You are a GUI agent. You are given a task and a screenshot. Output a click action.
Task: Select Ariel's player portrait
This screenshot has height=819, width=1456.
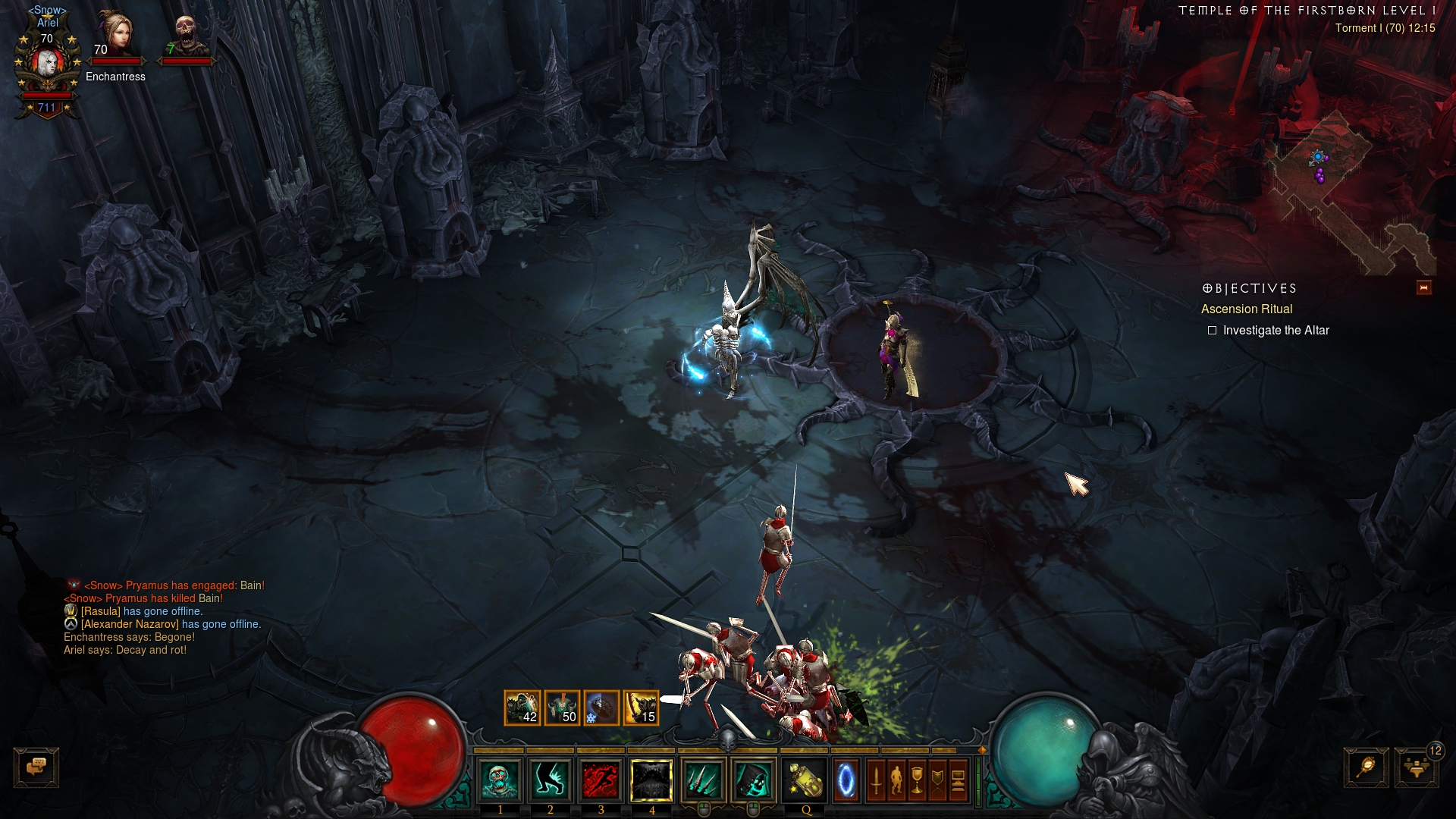[47, 67]
